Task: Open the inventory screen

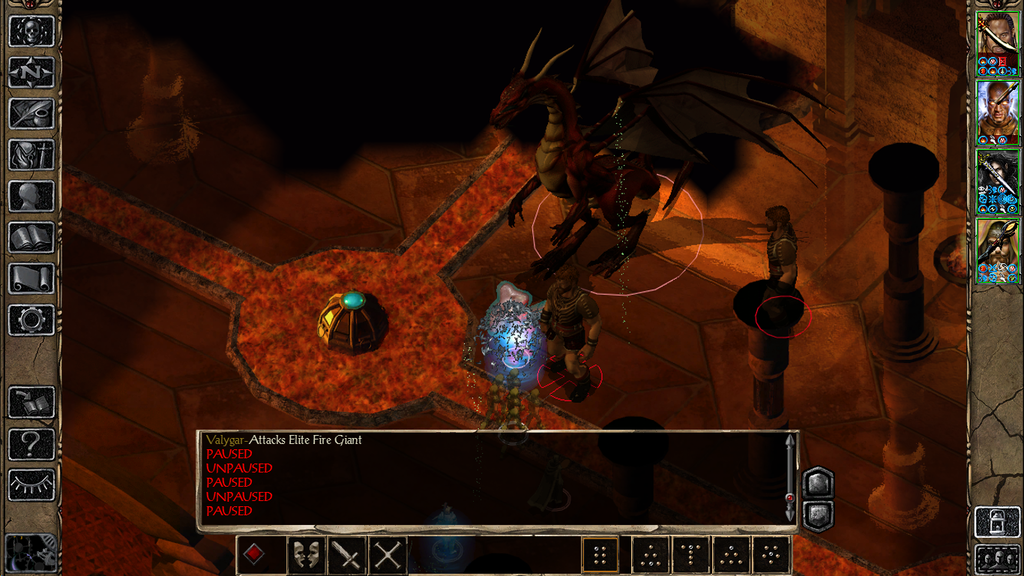Action: 30,154
